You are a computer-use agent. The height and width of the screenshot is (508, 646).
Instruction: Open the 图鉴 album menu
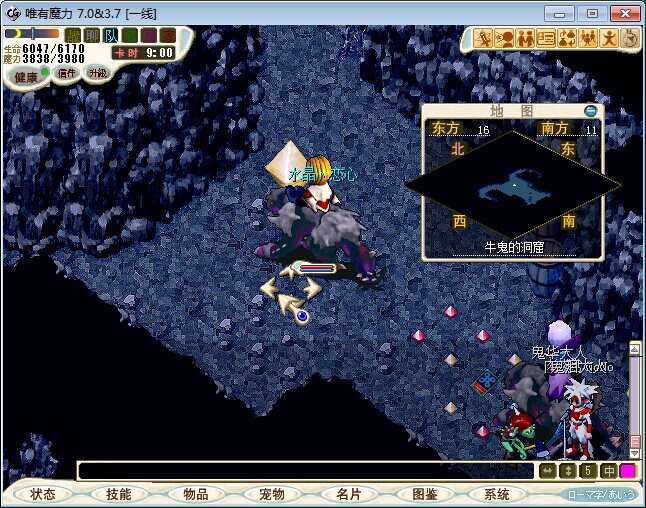coord(423,494)
